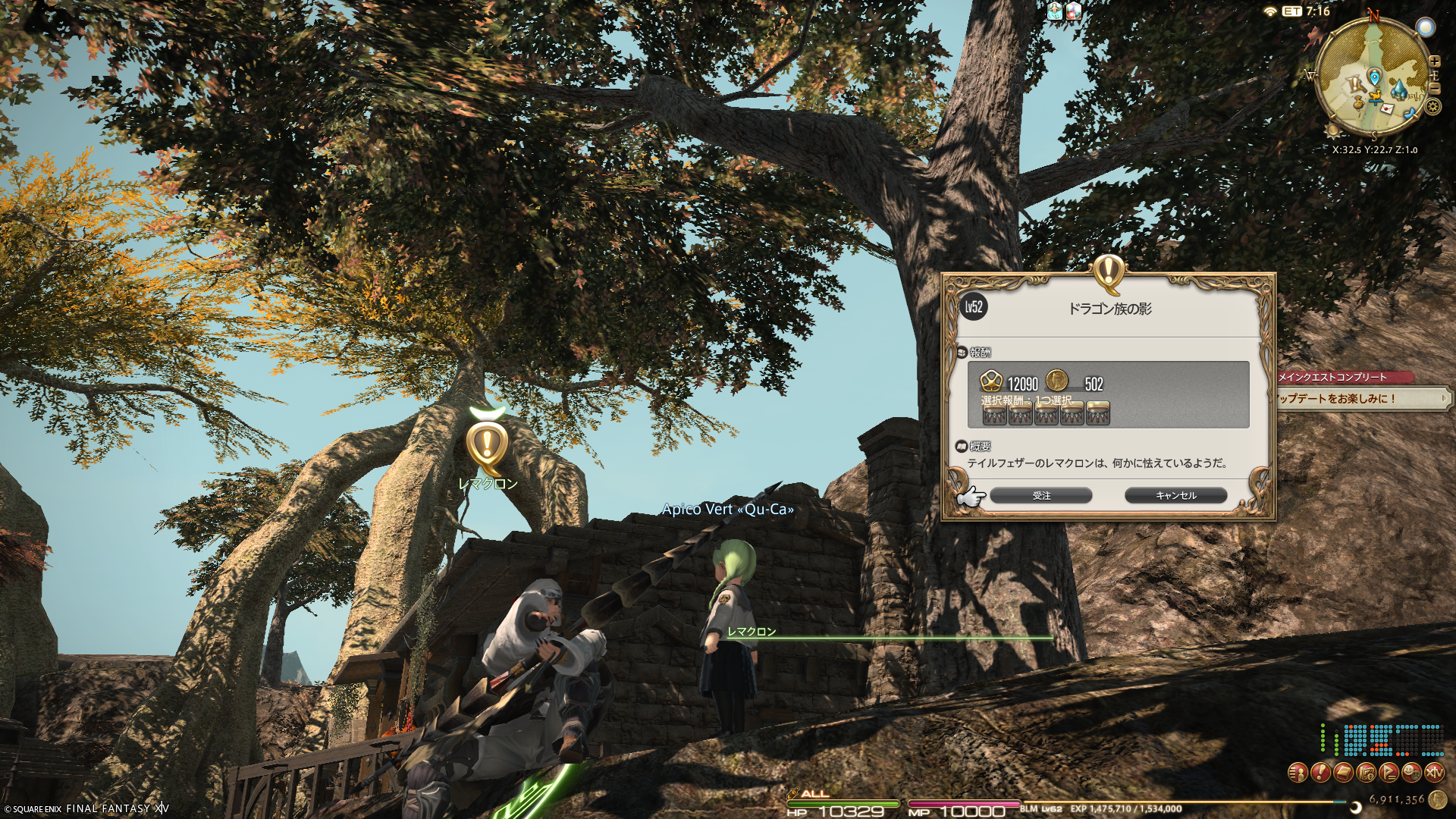The height and width of the screenshot is (819, 1456).
Task: Open the Duty exclamation mark menu
Action: 1320,773
